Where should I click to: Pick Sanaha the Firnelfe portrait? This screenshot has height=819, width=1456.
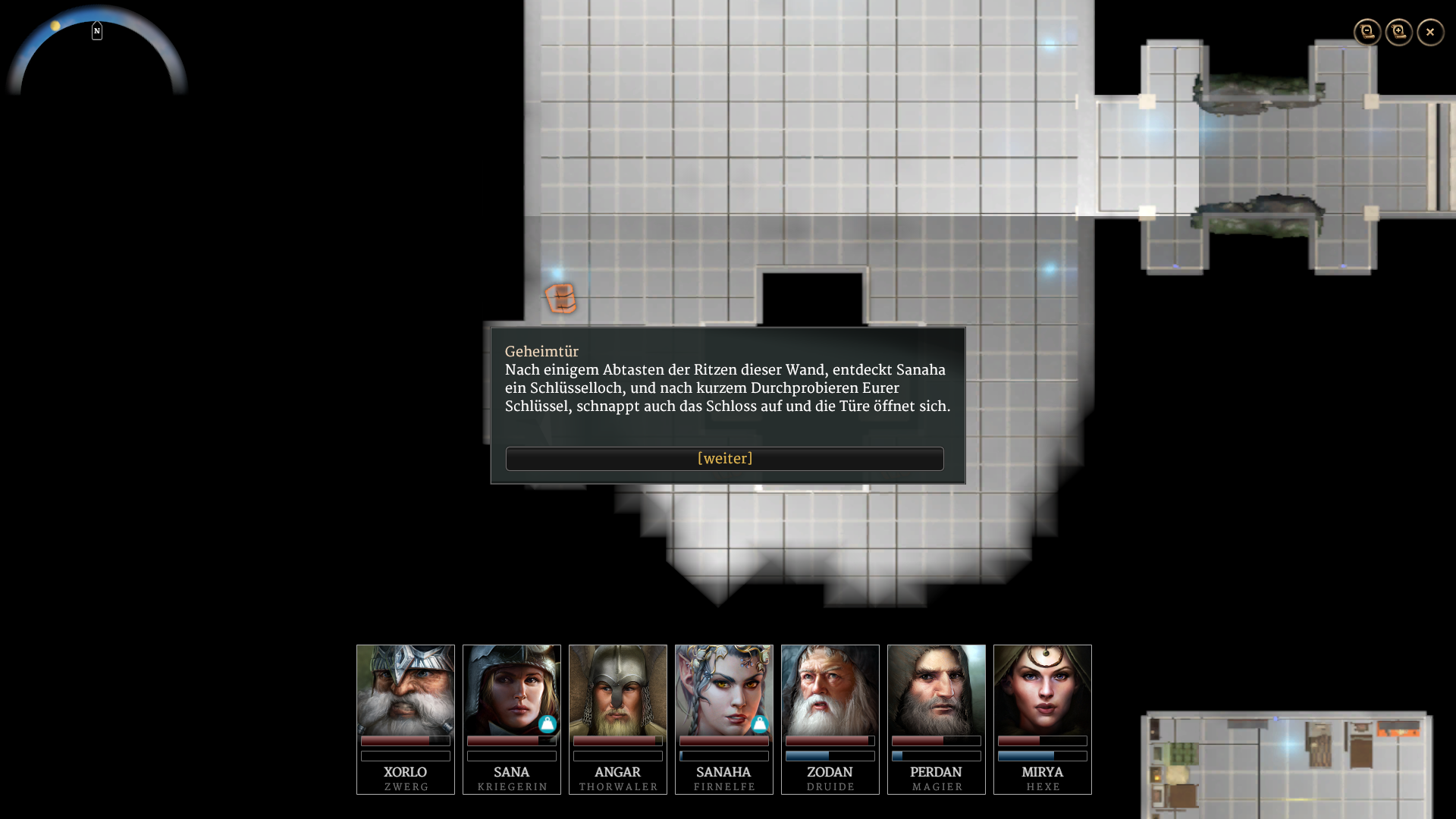[x=724, y=690]
